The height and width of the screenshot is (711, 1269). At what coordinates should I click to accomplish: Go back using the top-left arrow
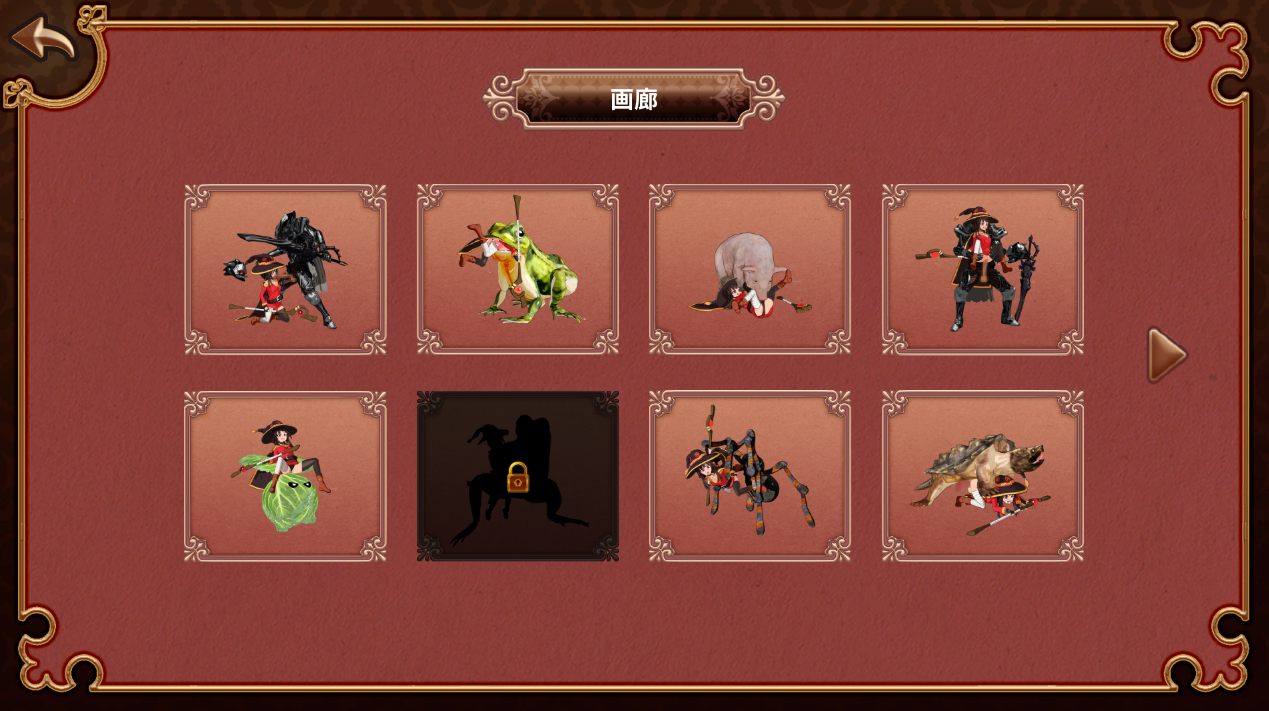[44, 39]
